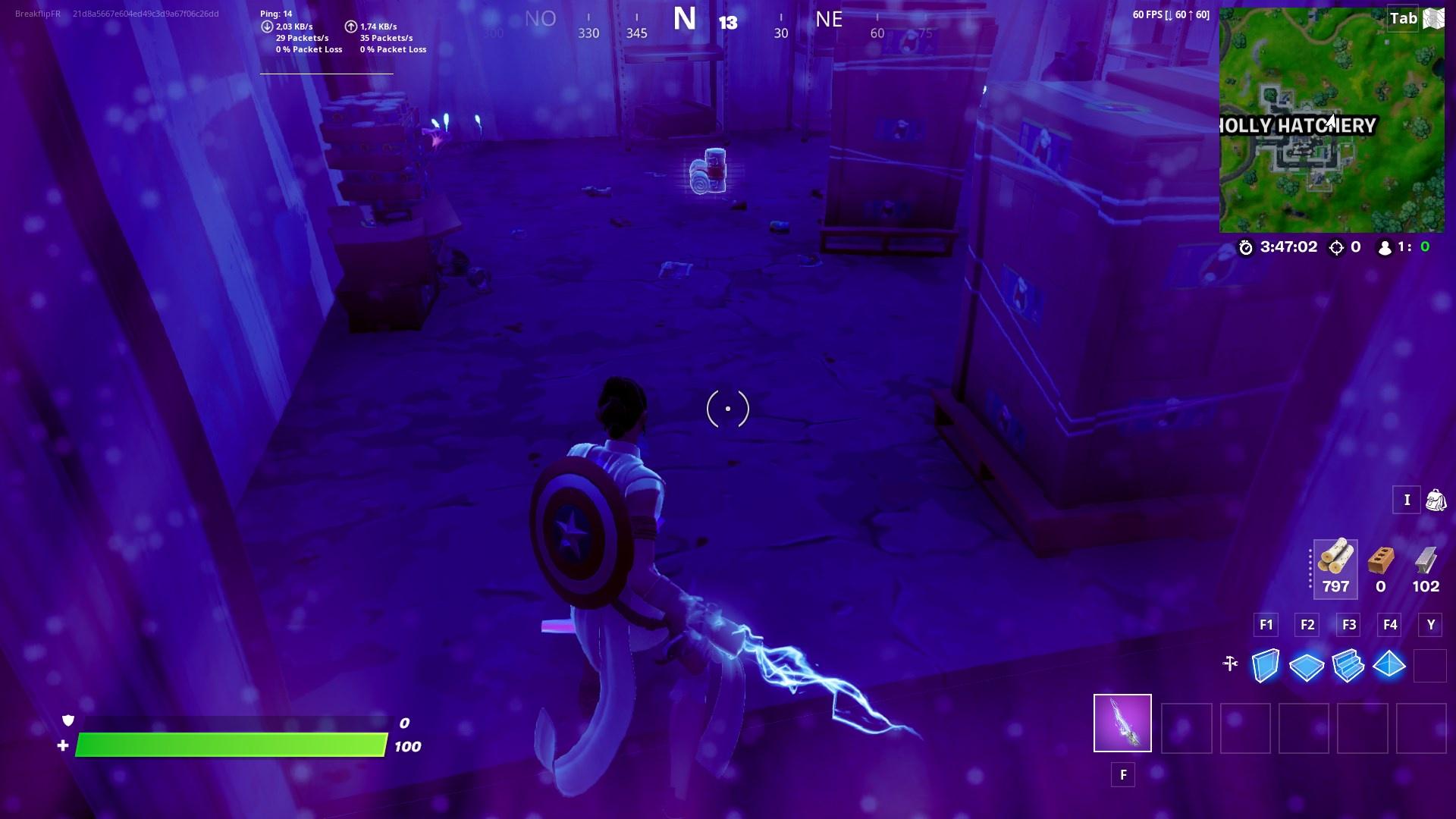The height and width of the screenshot is (819, 1456).
Task: Click the F1 keybind label above the wall
Action: [1265, 625]
